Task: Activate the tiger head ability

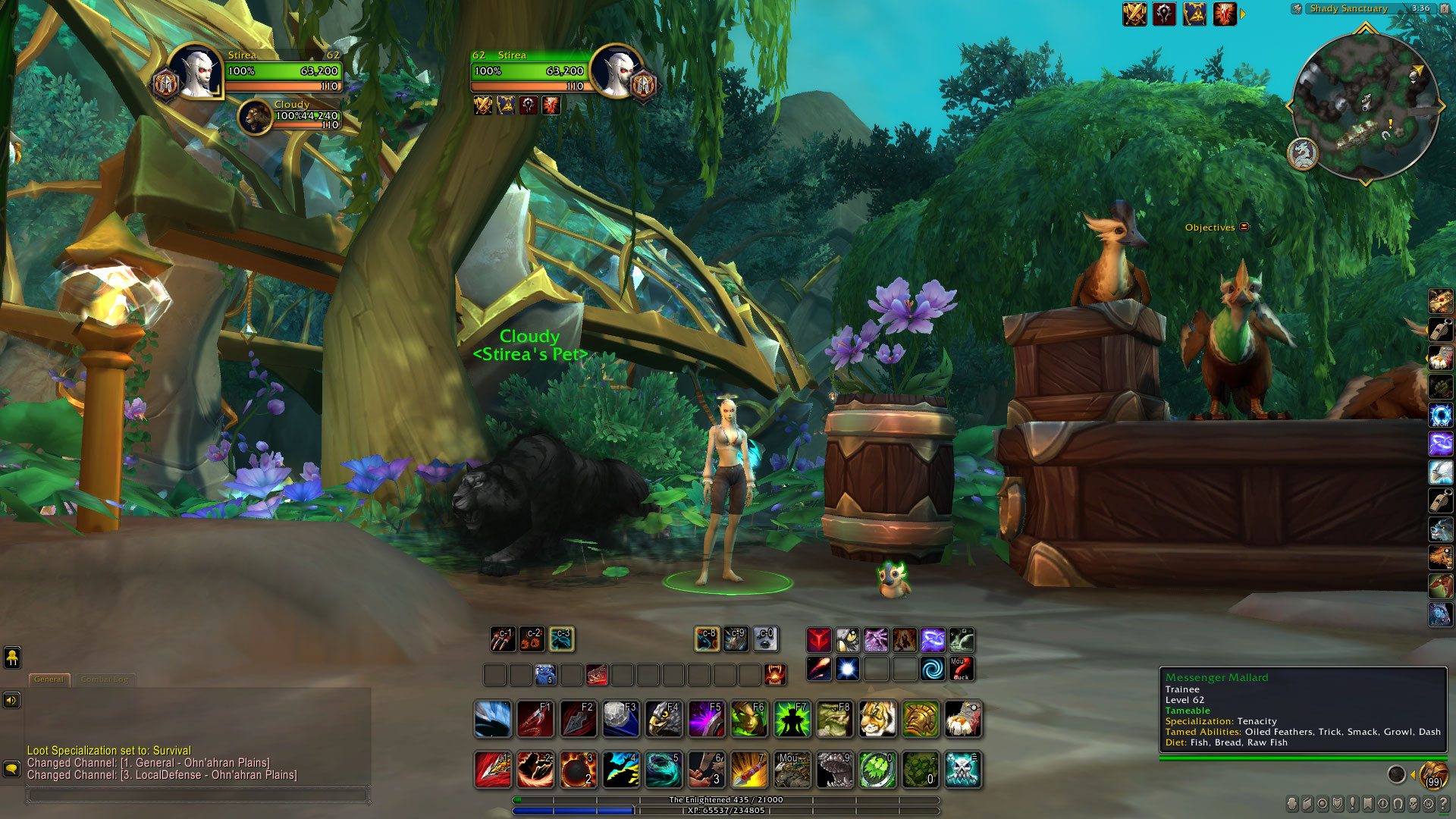Action: tap(877, 719)
